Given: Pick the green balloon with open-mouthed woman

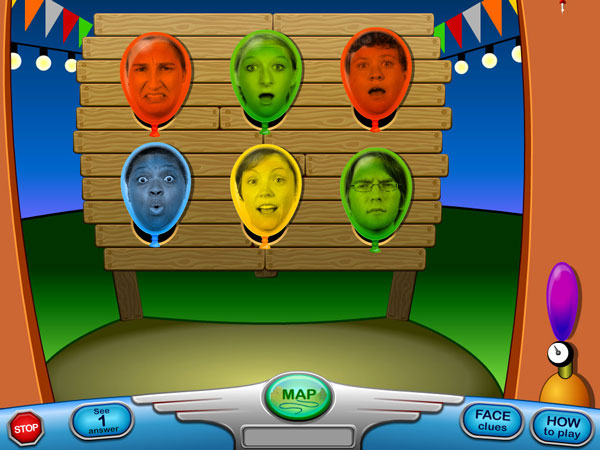Looking at the screenshot, I should 265,77.
